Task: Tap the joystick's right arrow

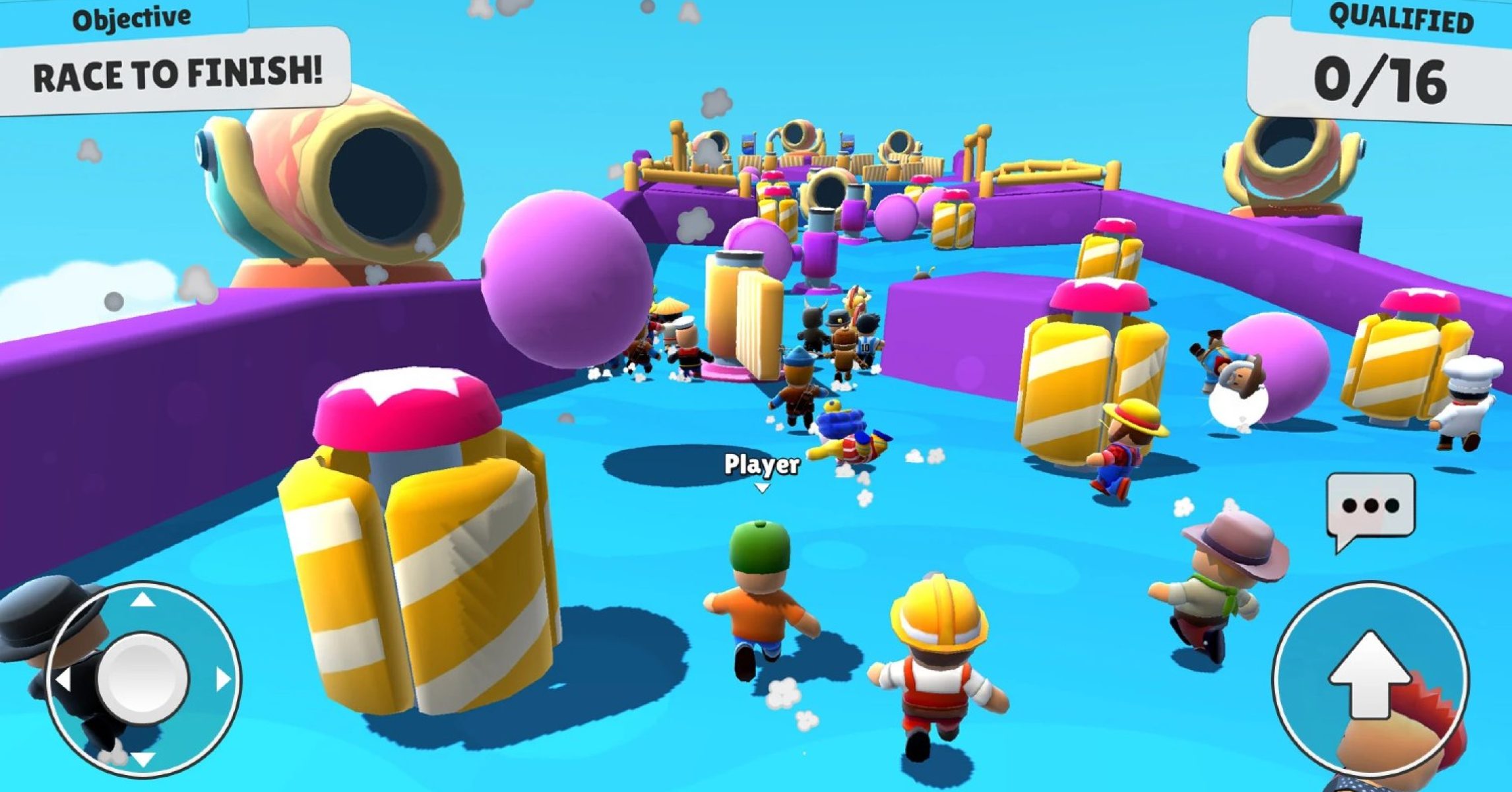Action: pyautogui.click(x=223, y=678)
